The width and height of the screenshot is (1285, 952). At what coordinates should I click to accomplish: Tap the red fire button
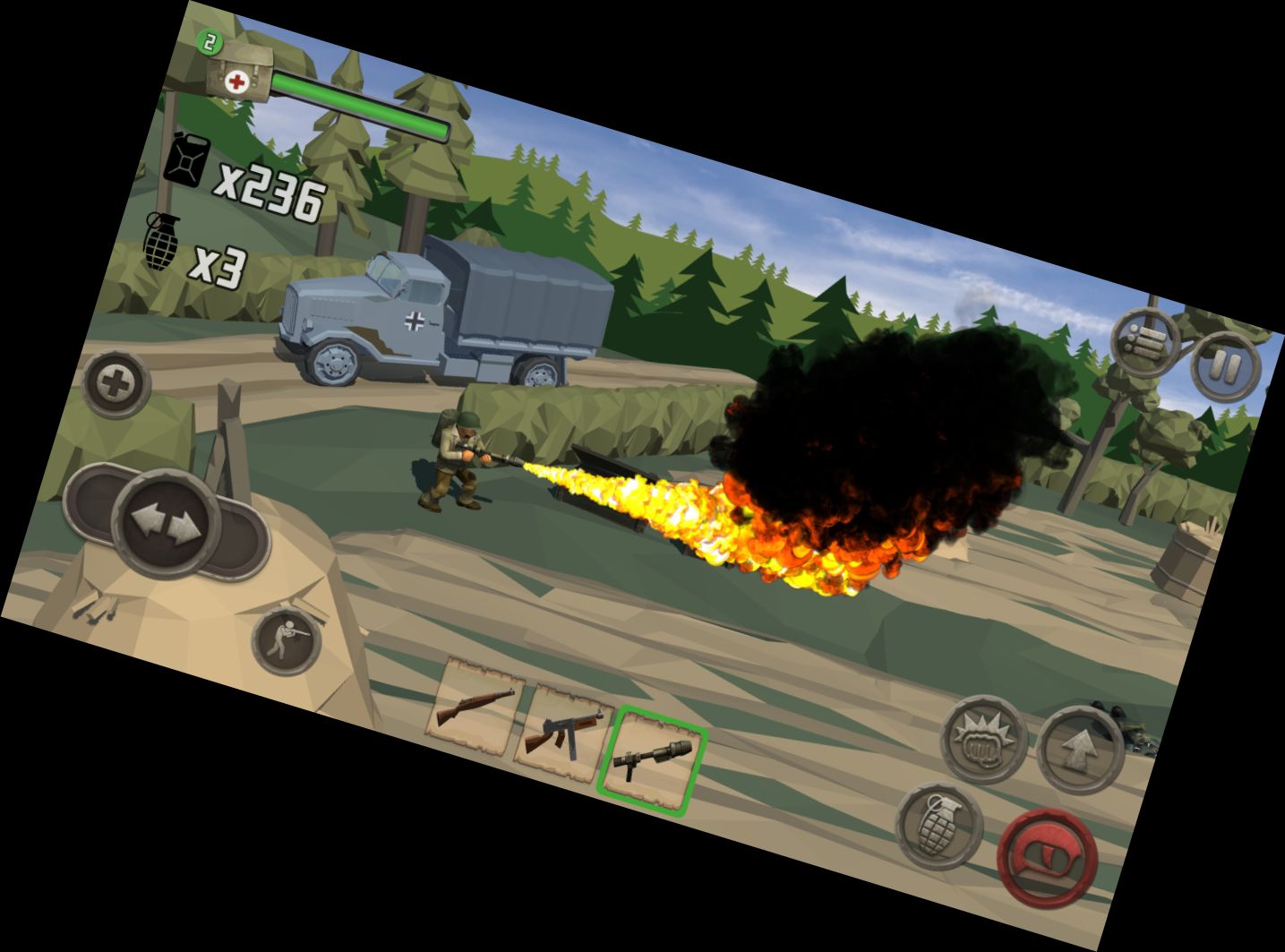pos(1048,858)
